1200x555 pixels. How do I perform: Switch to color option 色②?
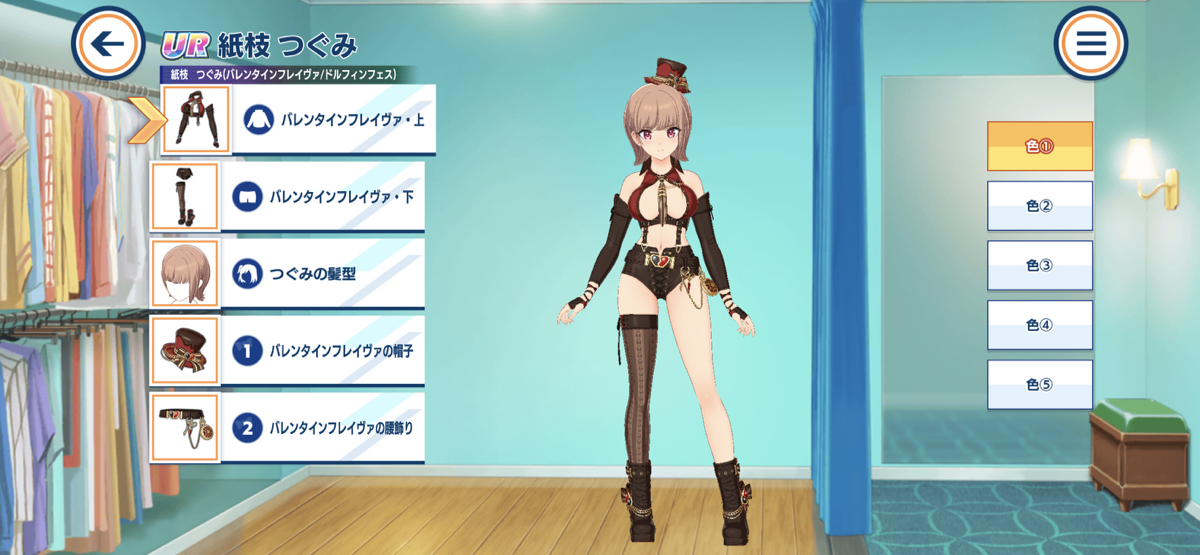coord(1039,206)
